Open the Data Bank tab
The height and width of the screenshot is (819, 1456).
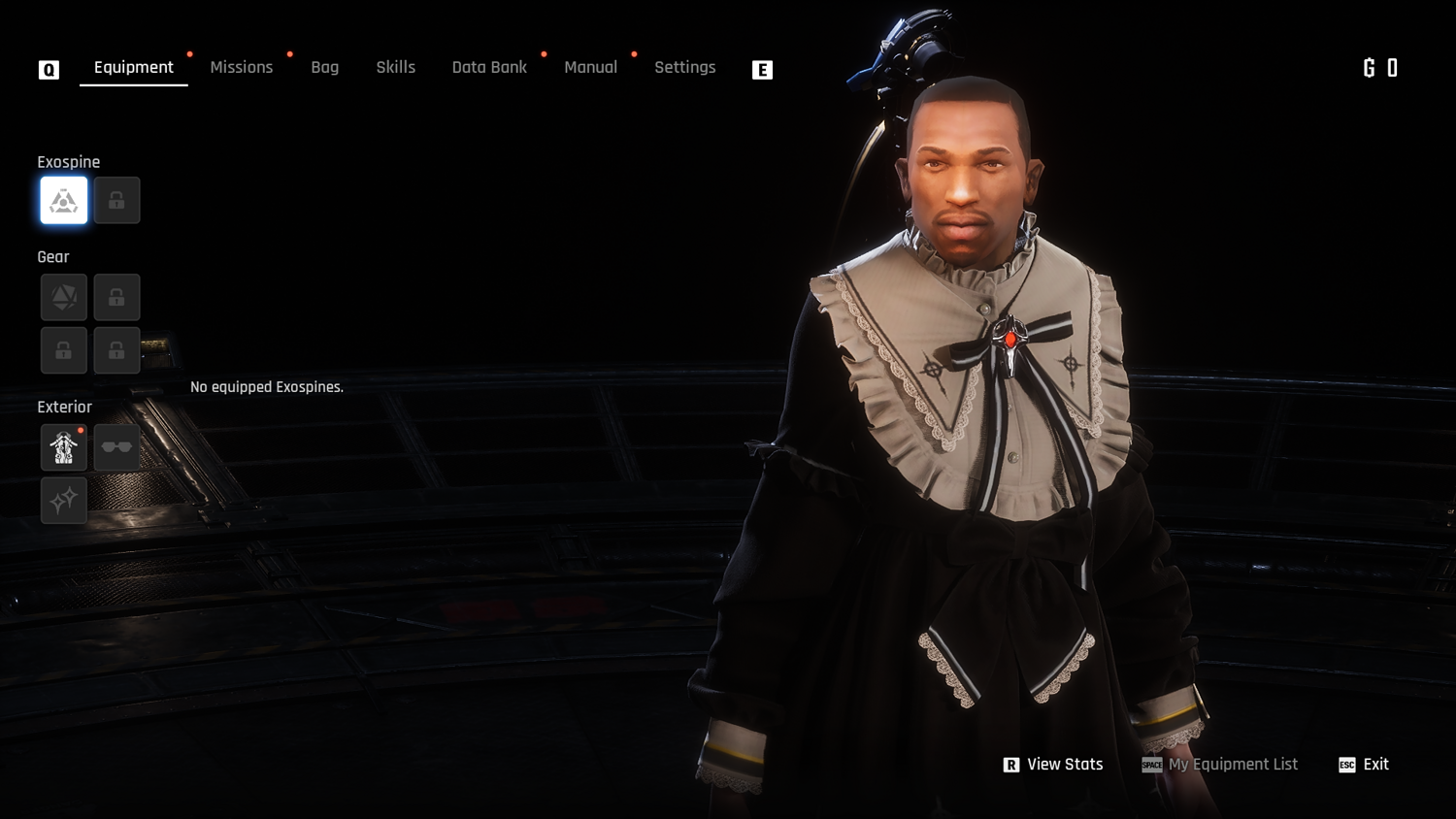coord(489,67)
